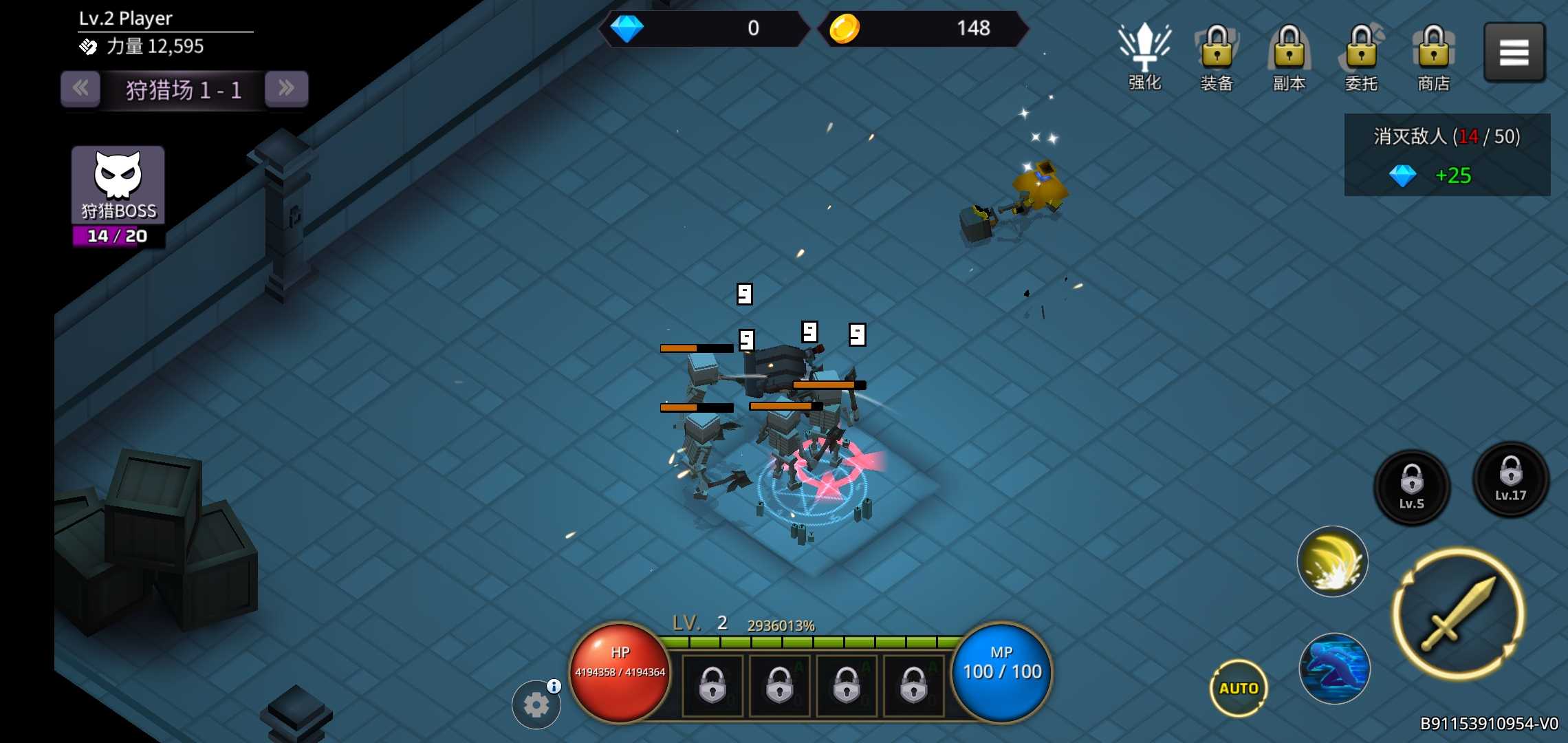
Task: Tap the locked 装备 equipment icon
Action: (1217, 56)
